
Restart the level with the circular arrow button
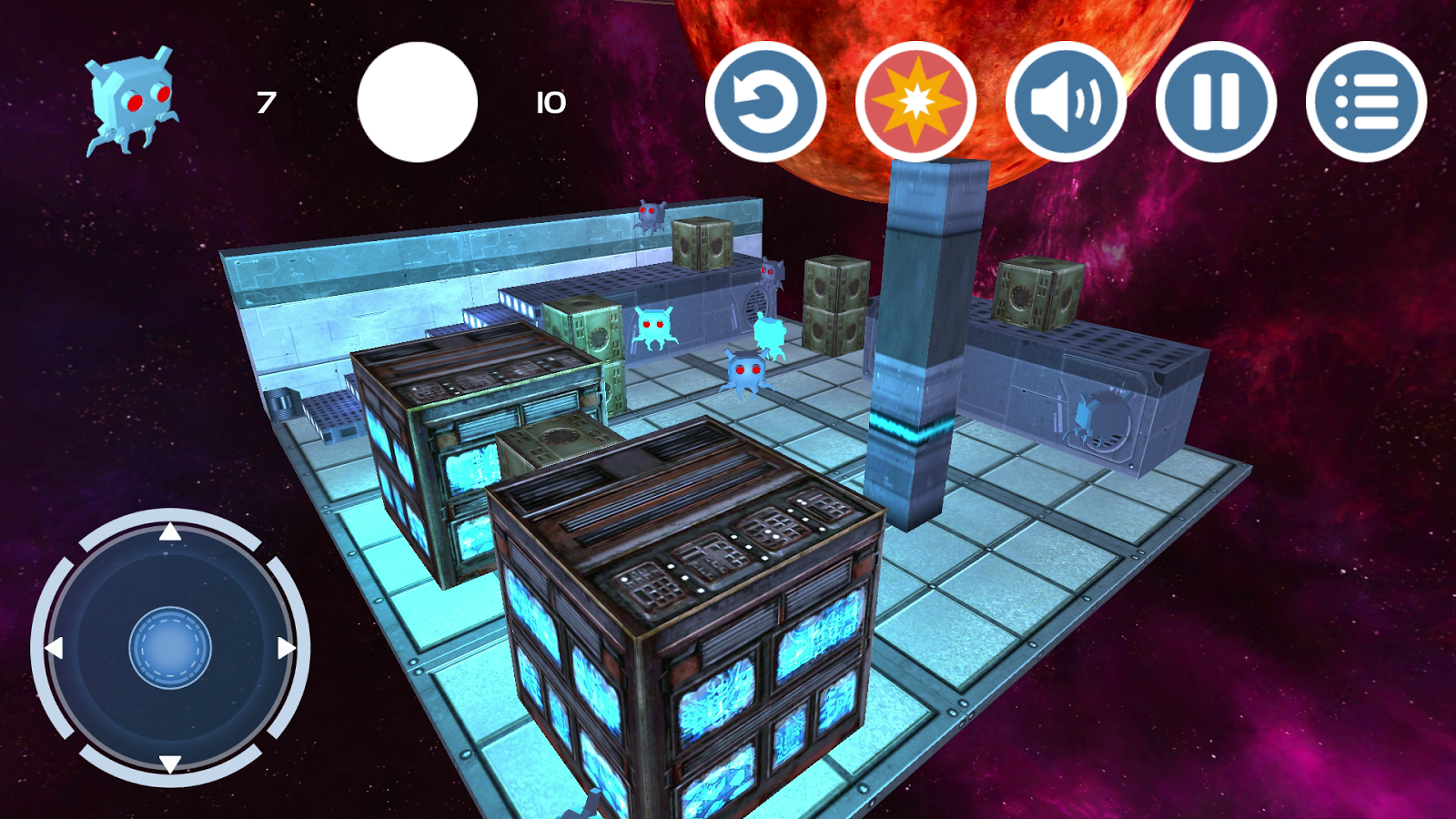(x=765, y=102)
